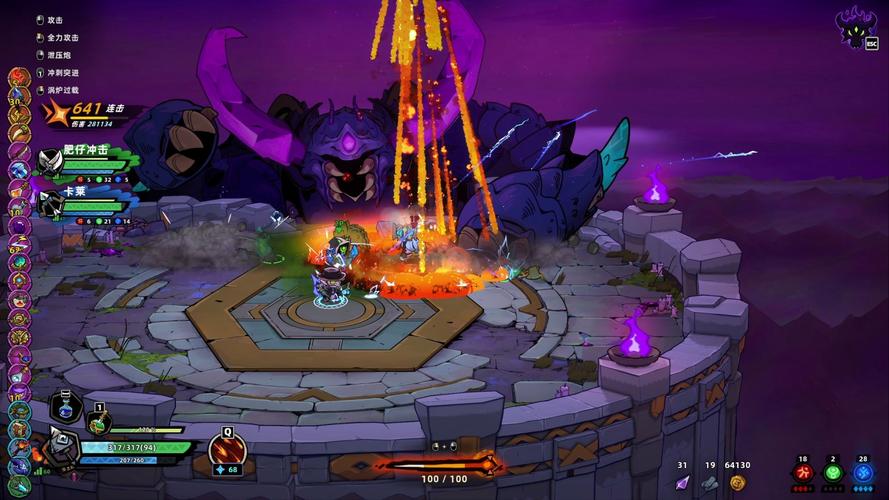
Task: Click the grey ore material icon
Action: [709, 482]
